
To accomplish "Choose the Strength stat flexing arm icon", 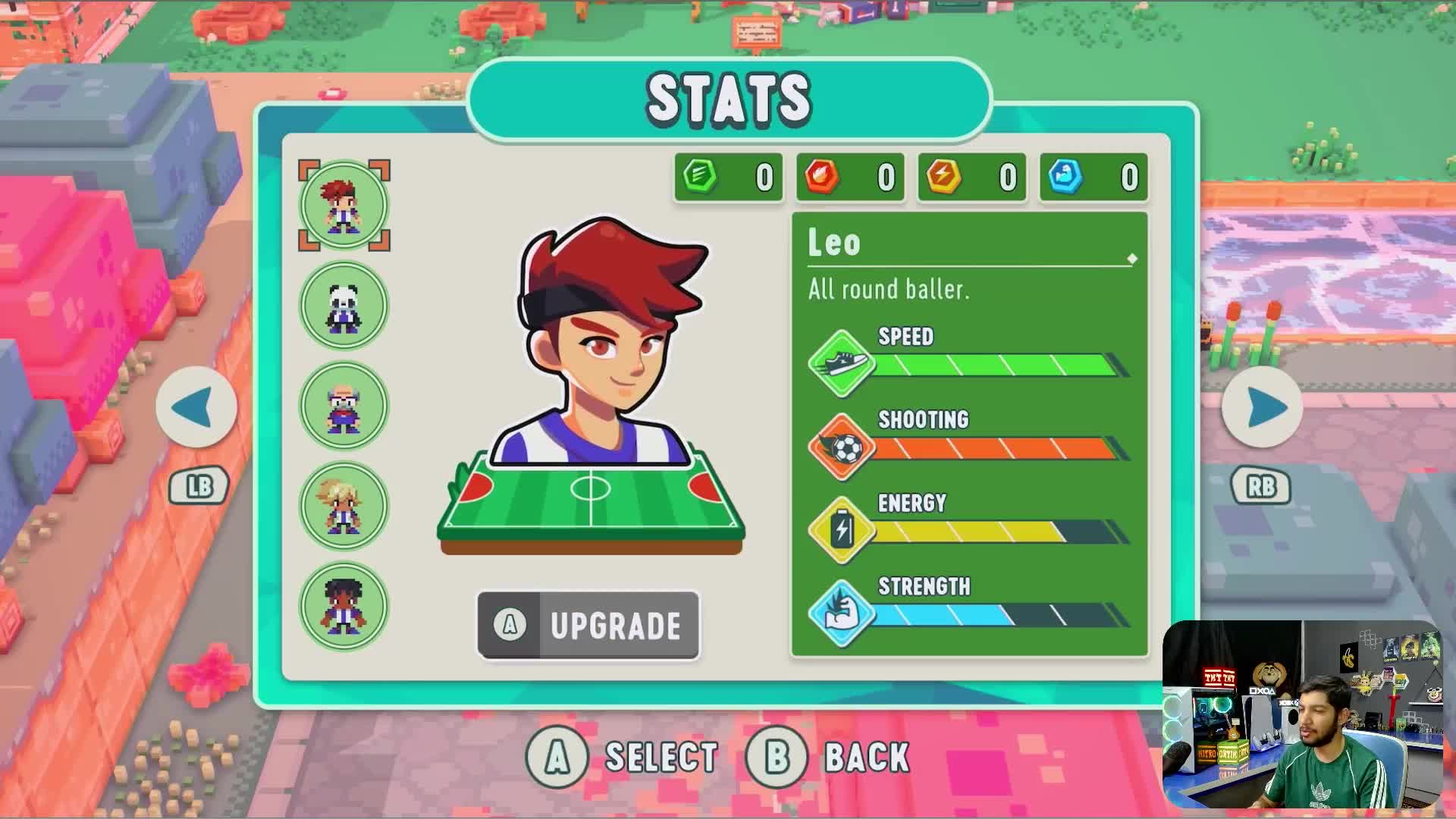I will [840, 613].
